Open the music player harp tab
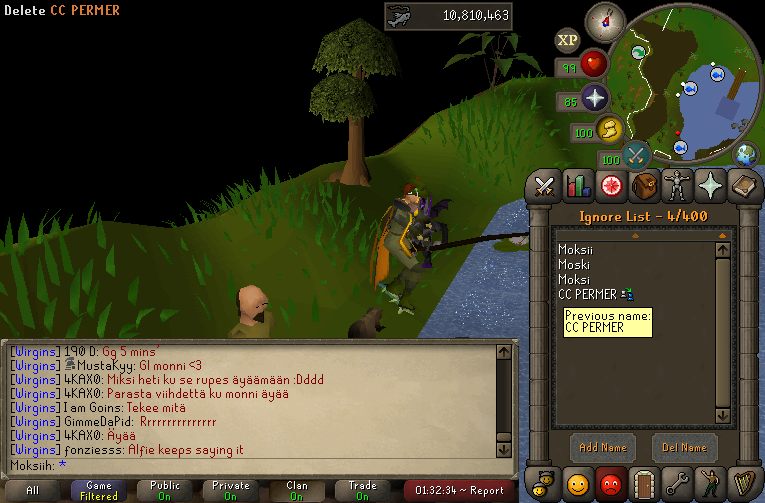The image size is (765, 503). [x=744, y=483]
